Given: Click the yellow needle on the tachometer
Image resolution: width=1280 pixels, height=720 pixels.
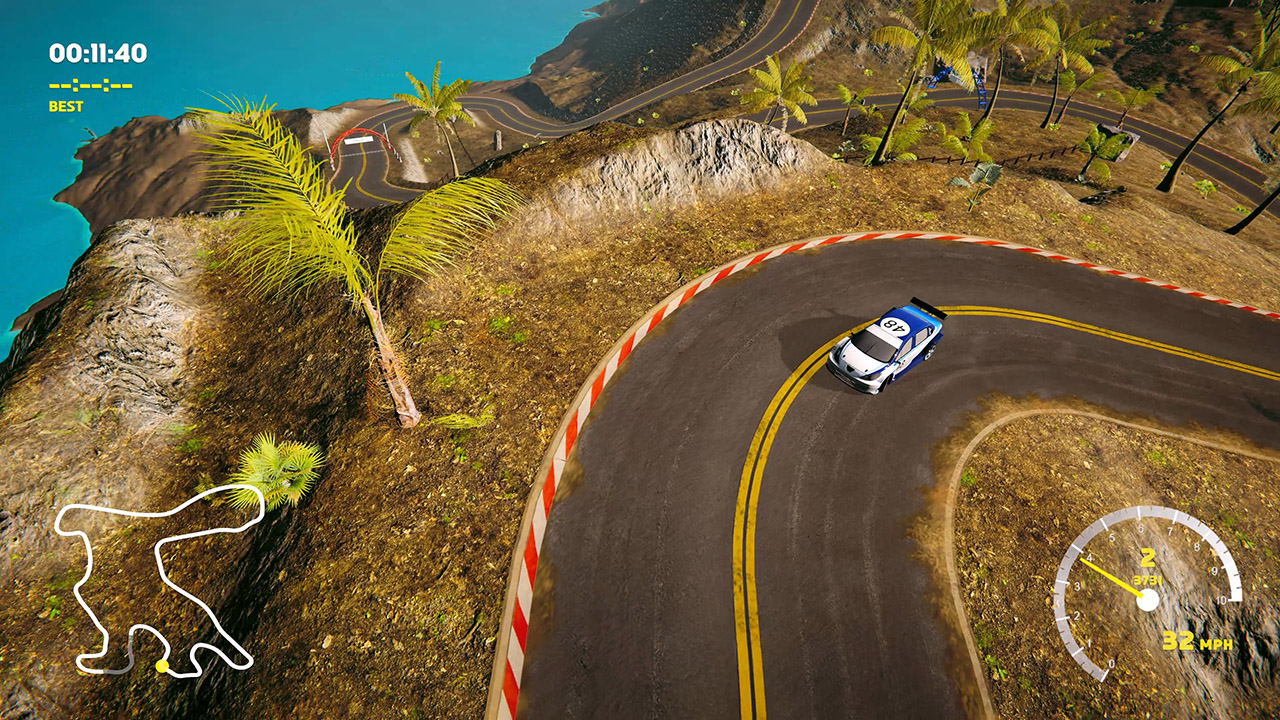Looking at the screenshot, I should [x=1110, y=575].
